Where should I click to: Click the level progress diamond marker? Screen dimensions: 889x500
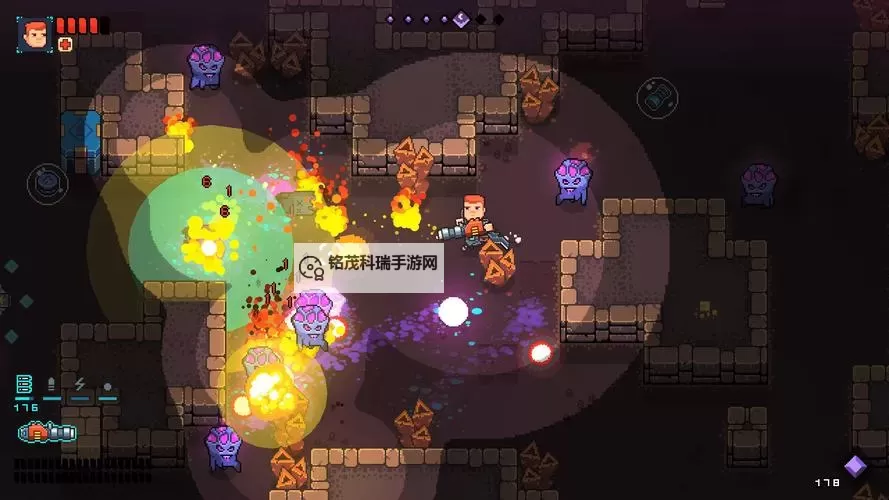(460, 19)
